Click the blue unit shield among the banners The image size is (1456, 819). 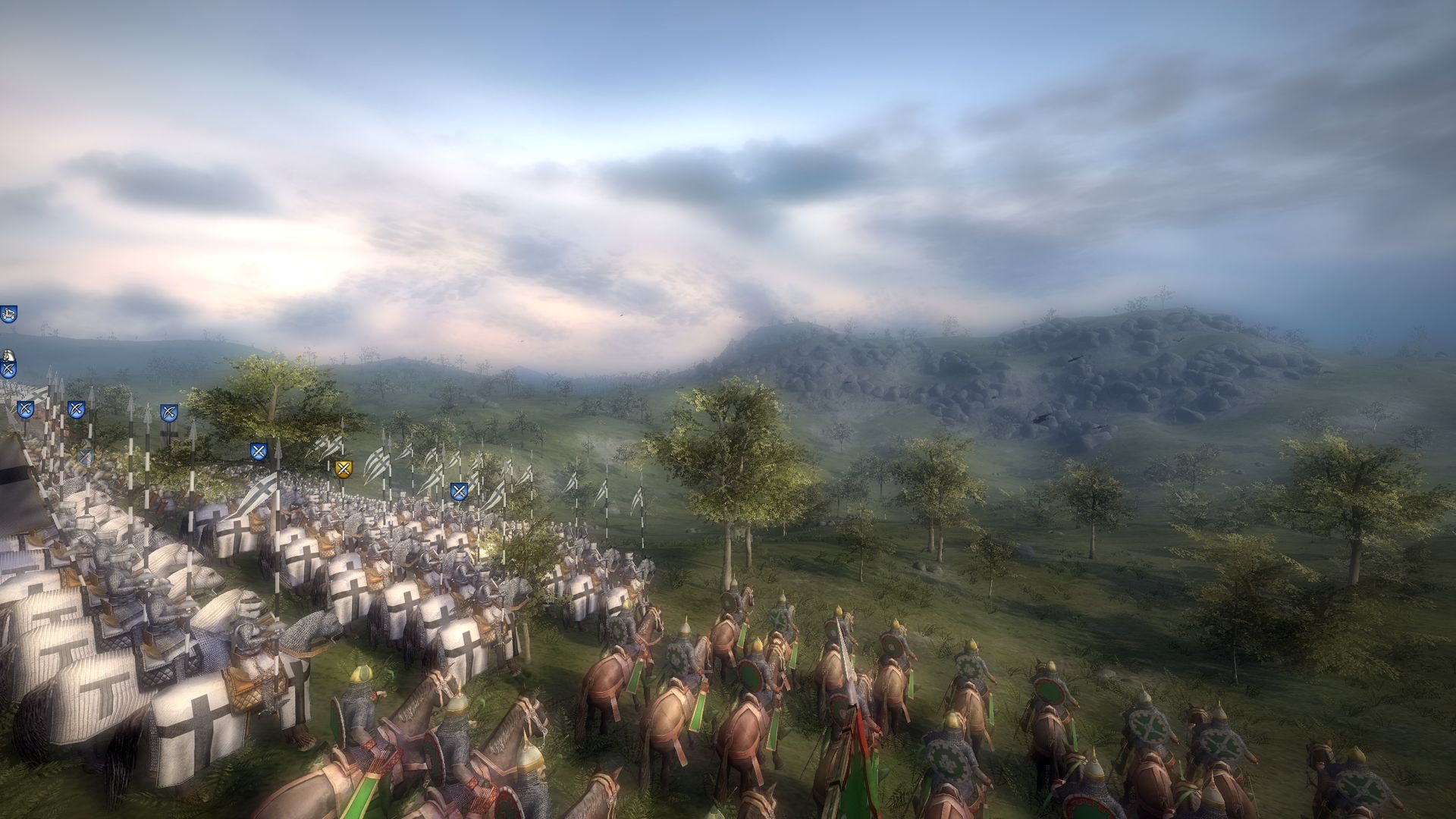[459, 491]
